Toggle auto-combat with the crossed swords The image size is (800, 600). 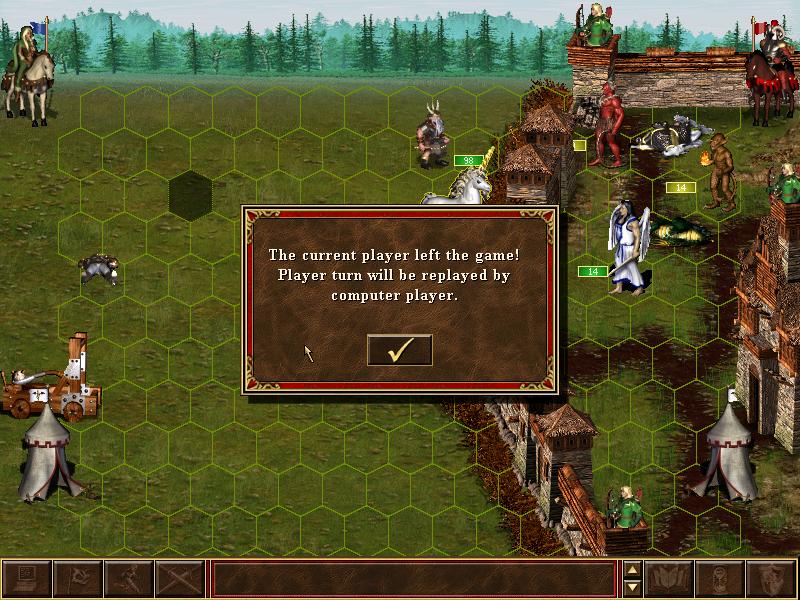[179, 578]
